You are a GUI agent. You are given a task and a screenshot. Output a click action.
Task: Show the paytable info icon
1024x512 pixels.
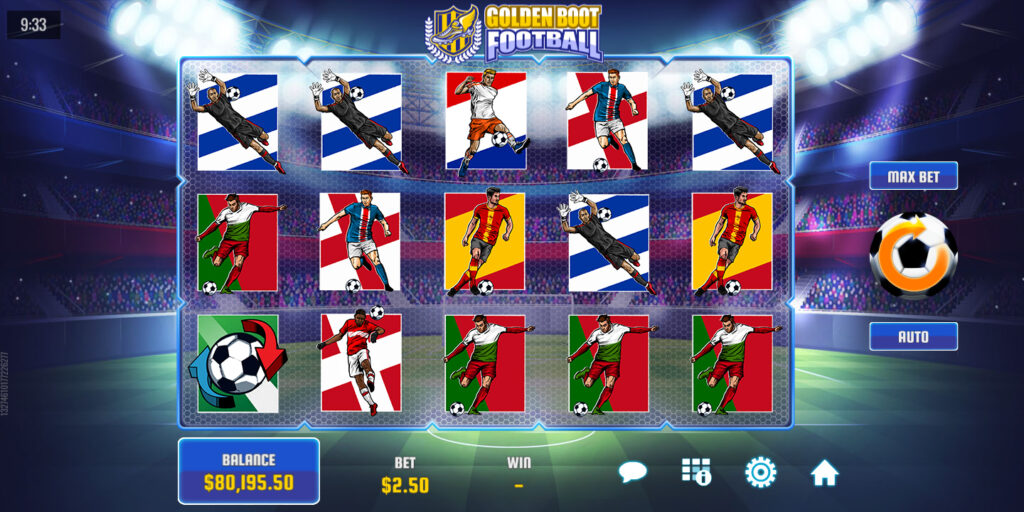coord(696,472)
